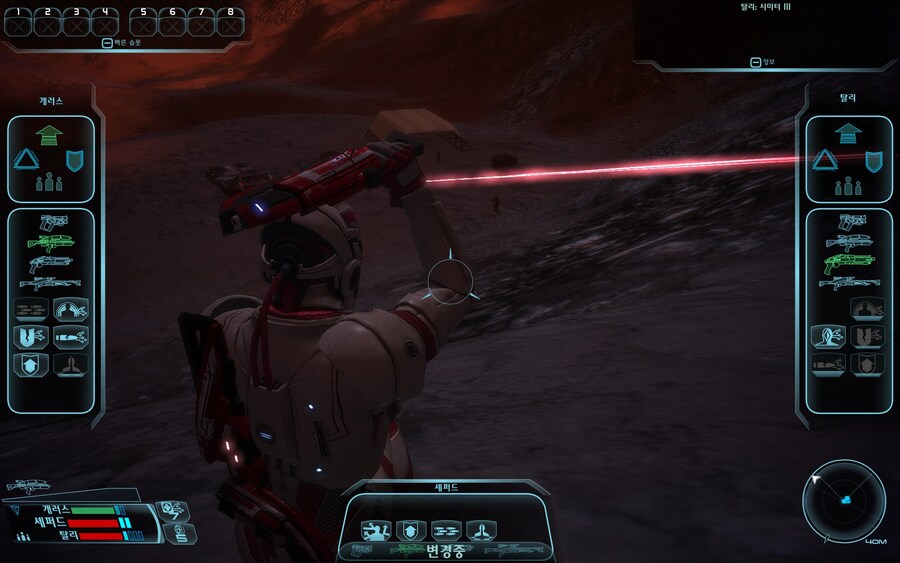
Task: Select quick slot number 1
Action: point(18,22)
